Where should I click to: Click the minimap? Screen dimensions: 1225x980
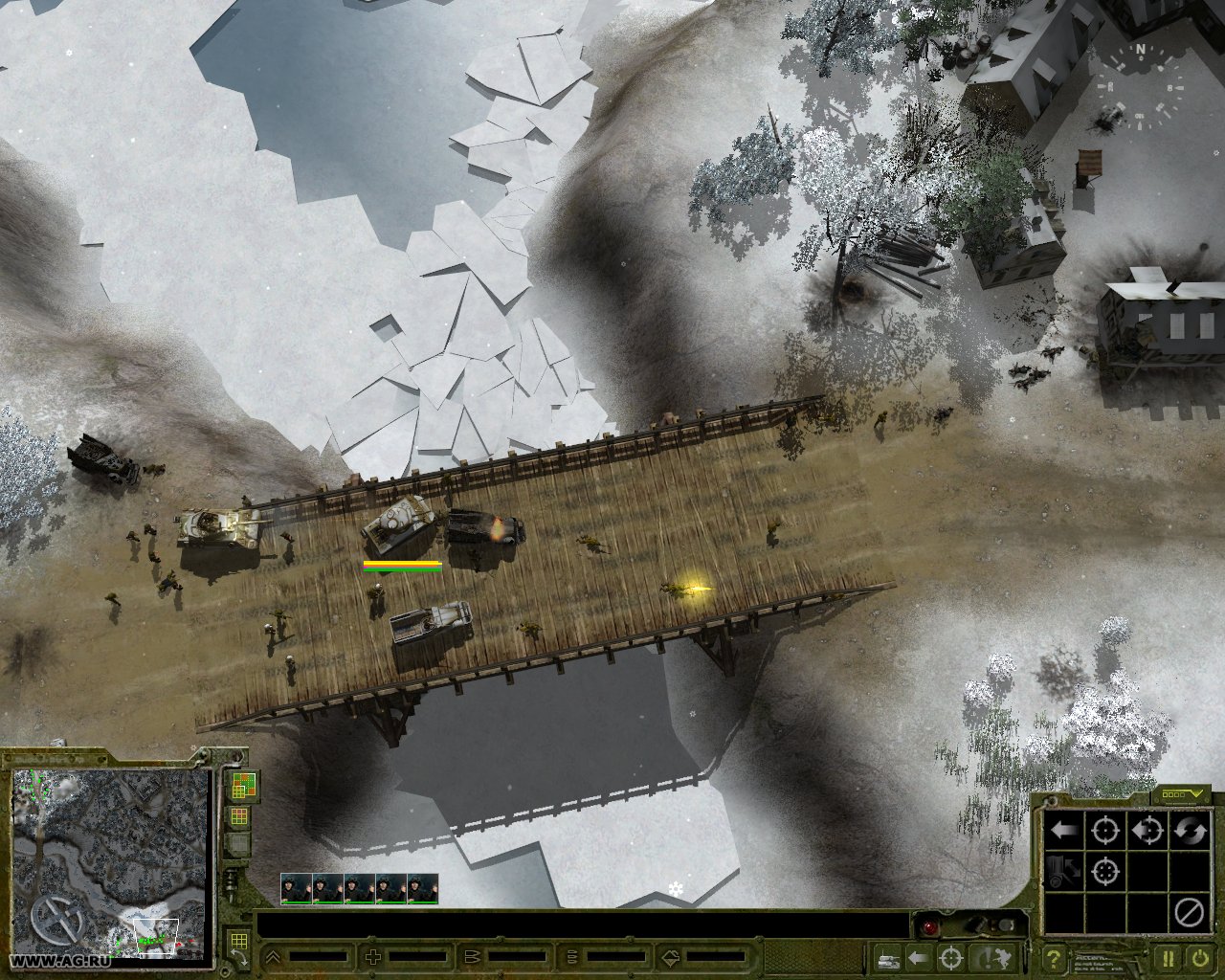coord(110,861)
